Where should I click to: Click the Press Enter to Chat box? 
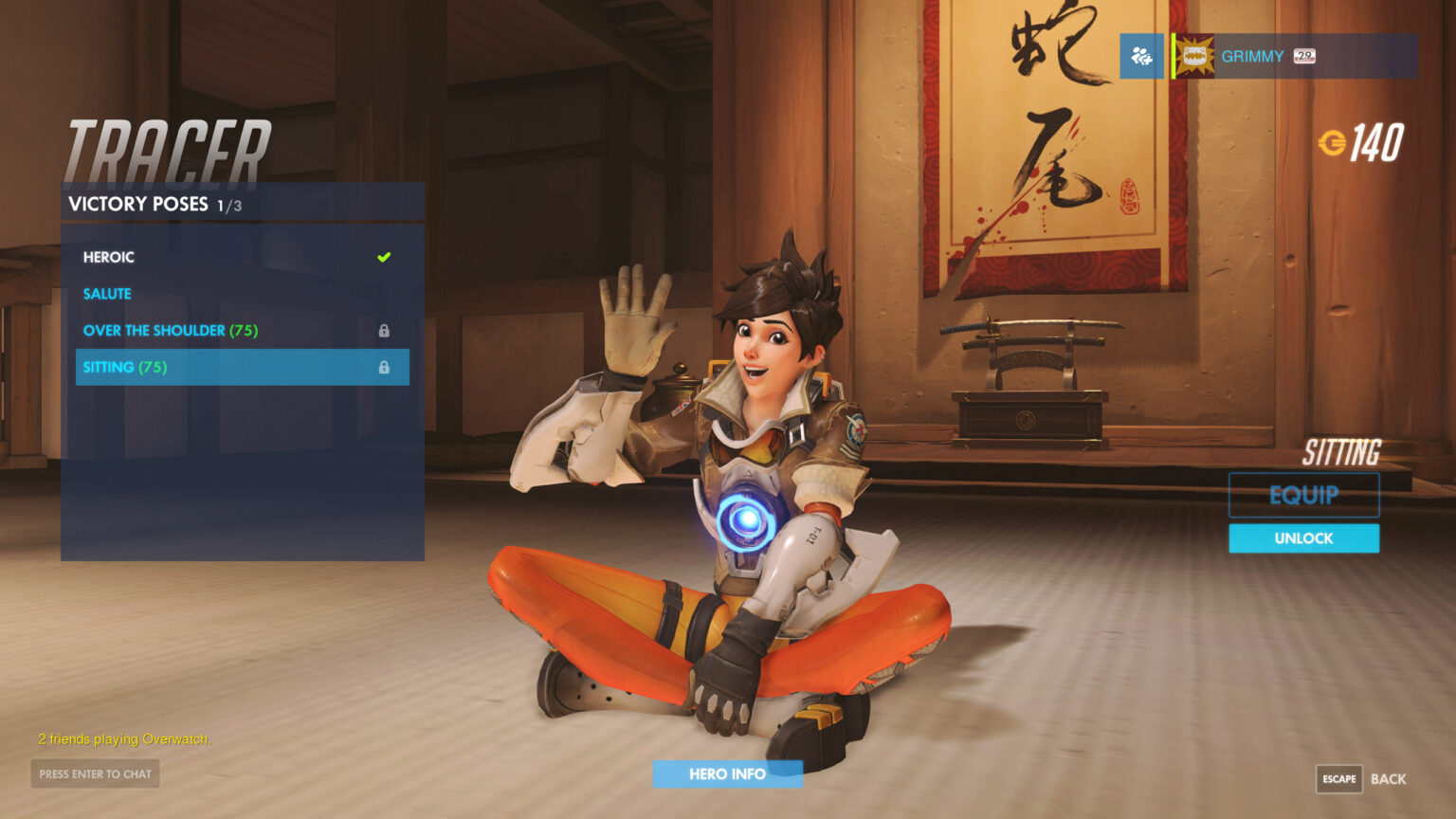point(94,773)
